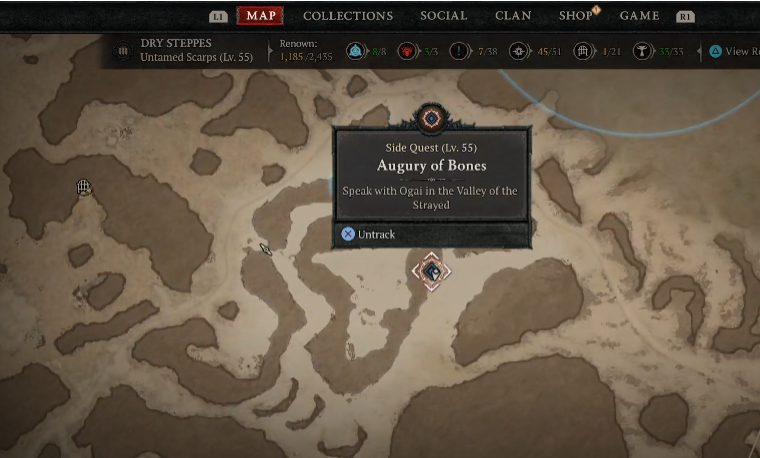Image resolution: width=760 pixels, height=458 pixels.
Task: Click the dungeon gate marker on map
Action: pos(84,187)
